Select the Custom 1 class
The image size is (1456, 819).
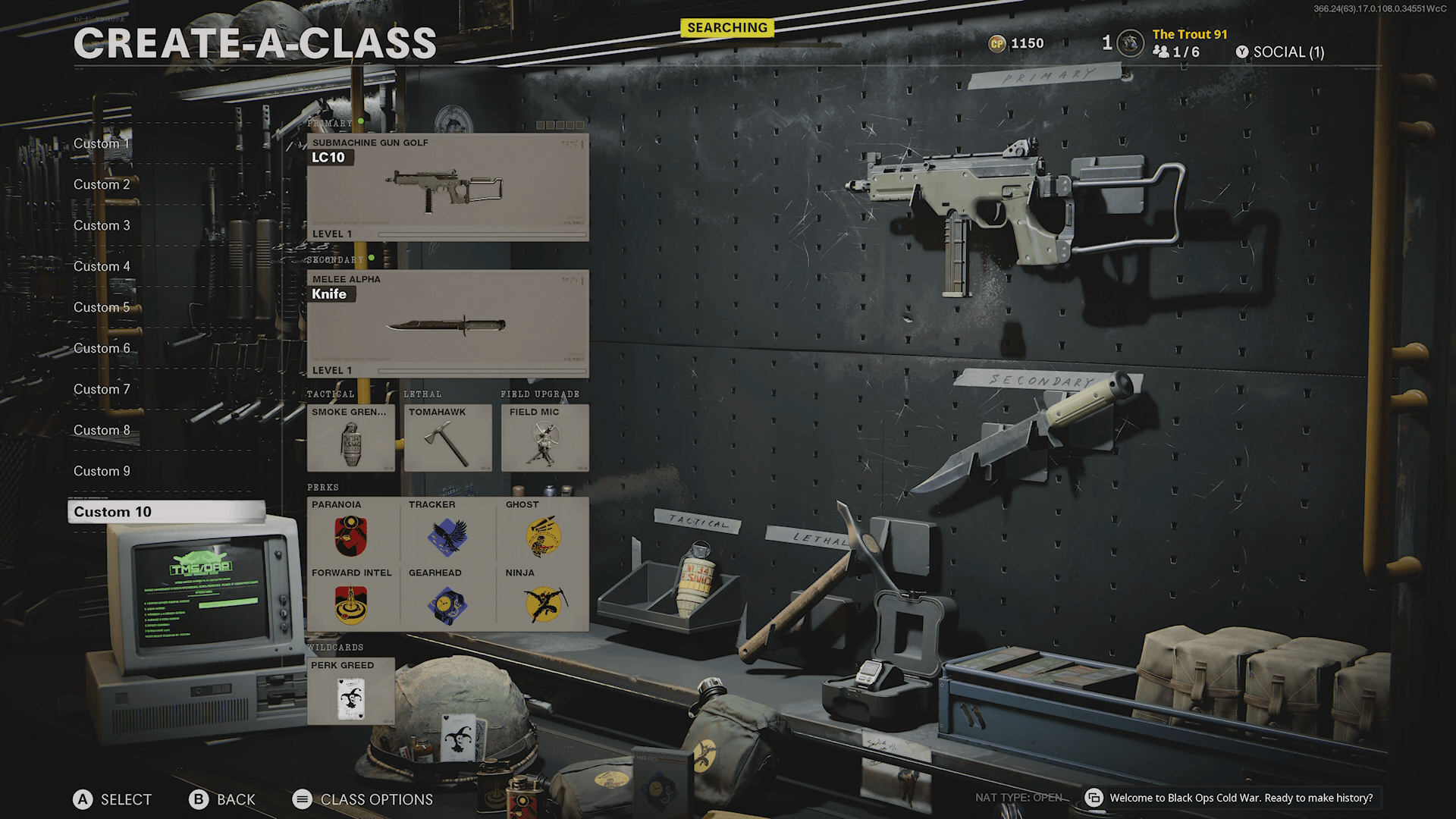coord(102,143)
